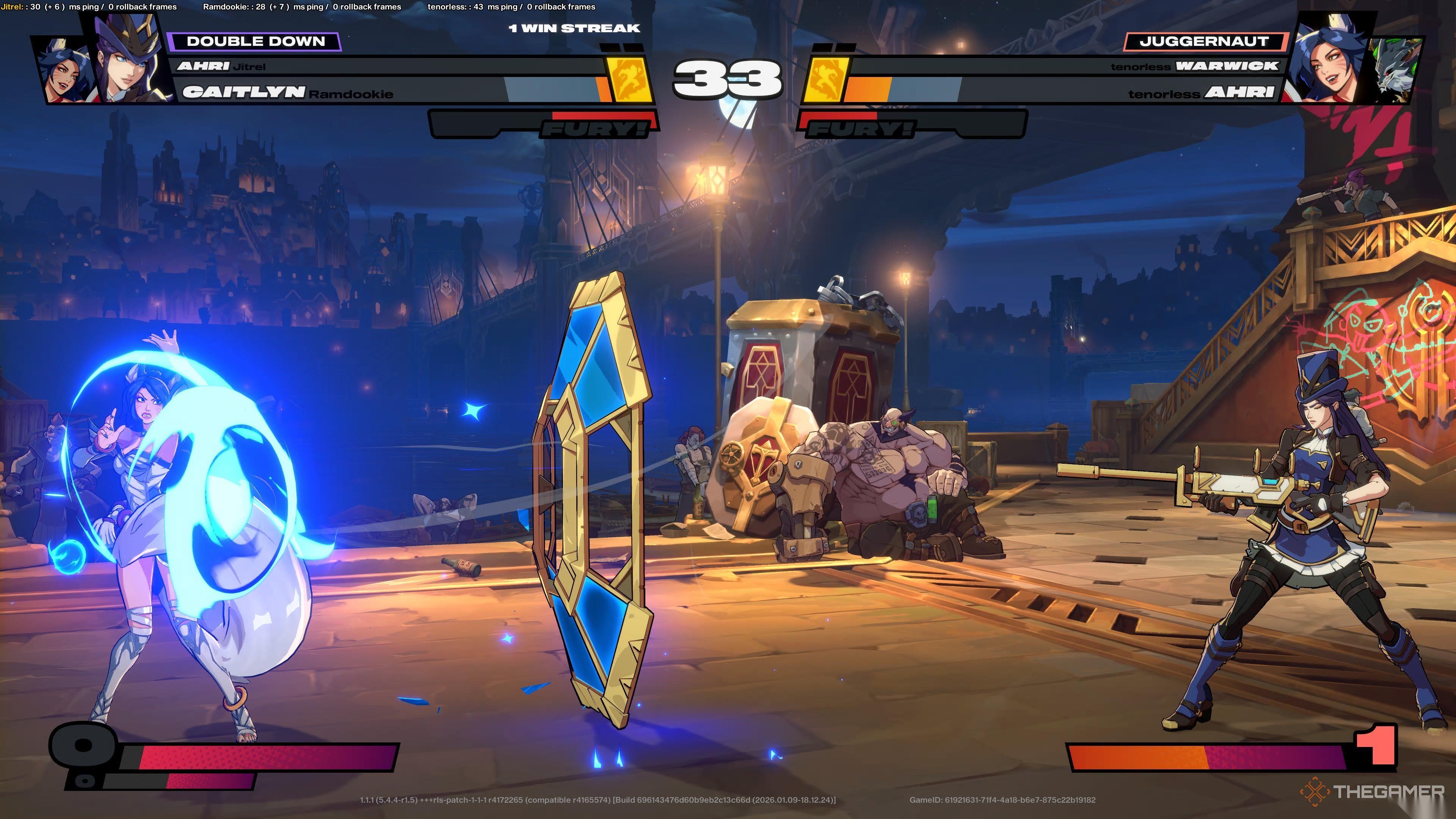Click the JUGGERNAUT fuse label
Screen dimensions: 1456x819
[1204, 41]
